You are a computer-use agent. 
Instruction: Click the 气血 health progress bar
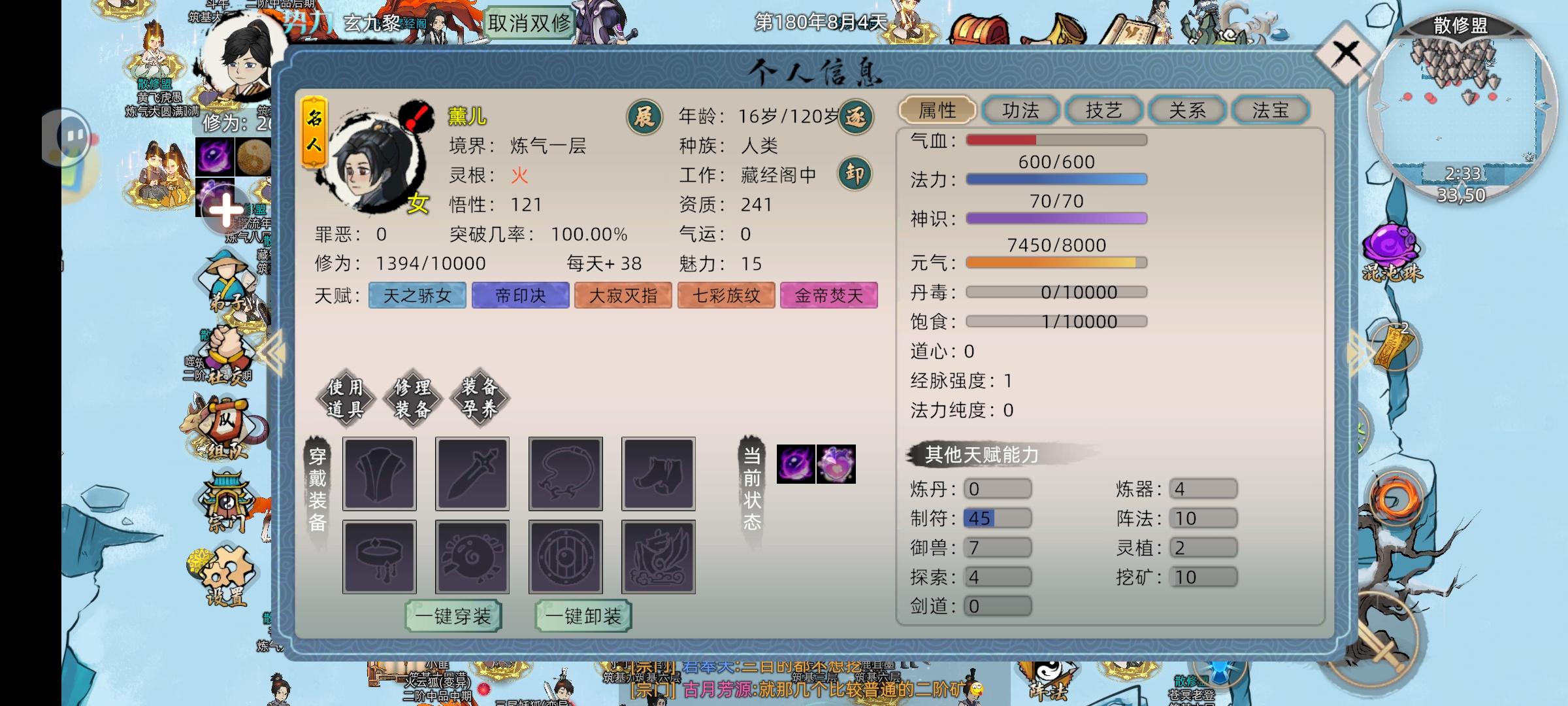pos(1056,139)
